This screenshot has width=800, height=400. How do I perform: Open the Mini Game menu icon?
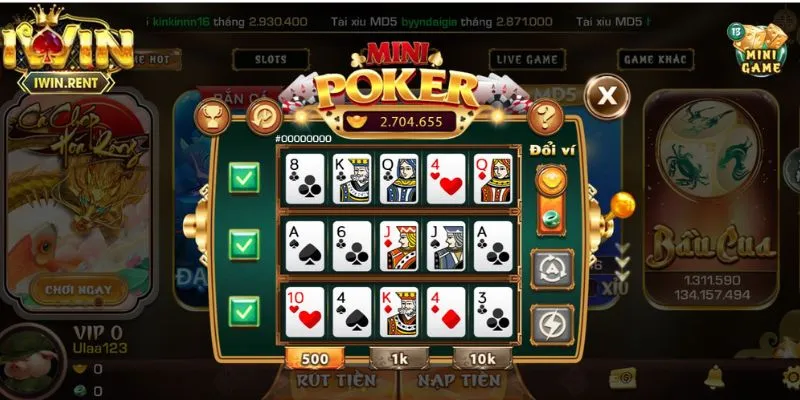click(x=760, y=50)
